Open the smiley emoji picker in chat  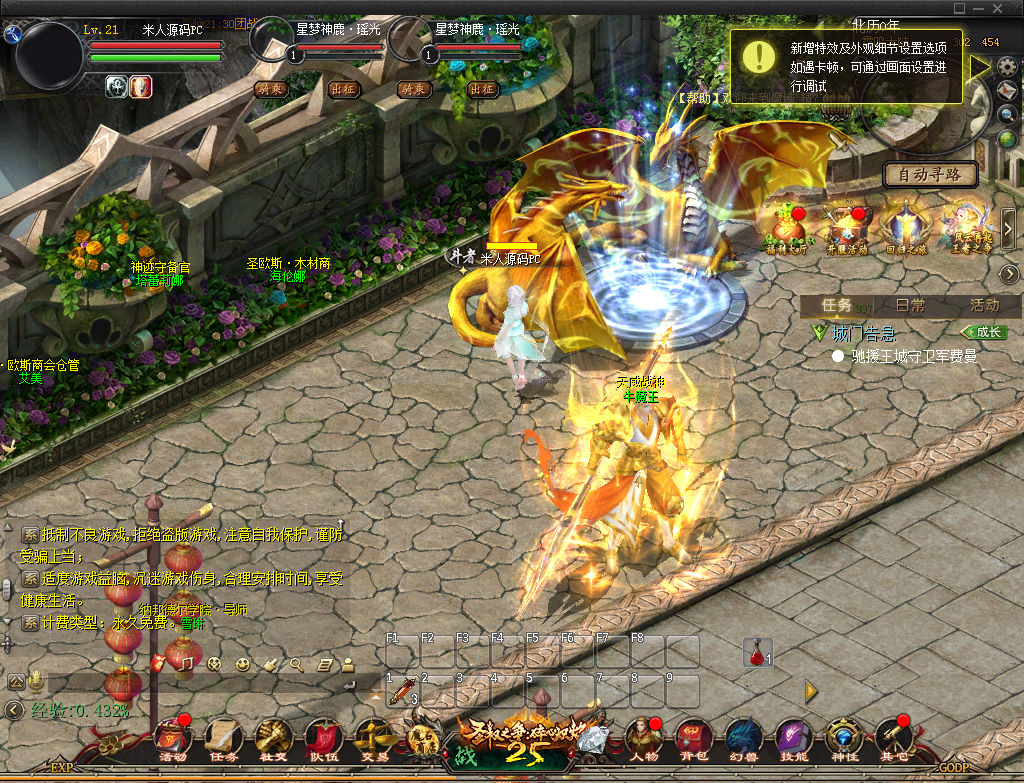click(x=243, y=663)
